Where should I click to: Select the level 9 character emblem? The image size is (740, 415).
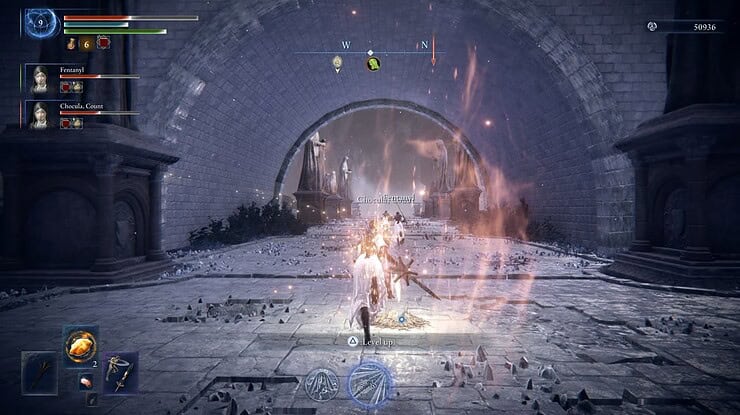pyautogui.click(x=41, y=21)
